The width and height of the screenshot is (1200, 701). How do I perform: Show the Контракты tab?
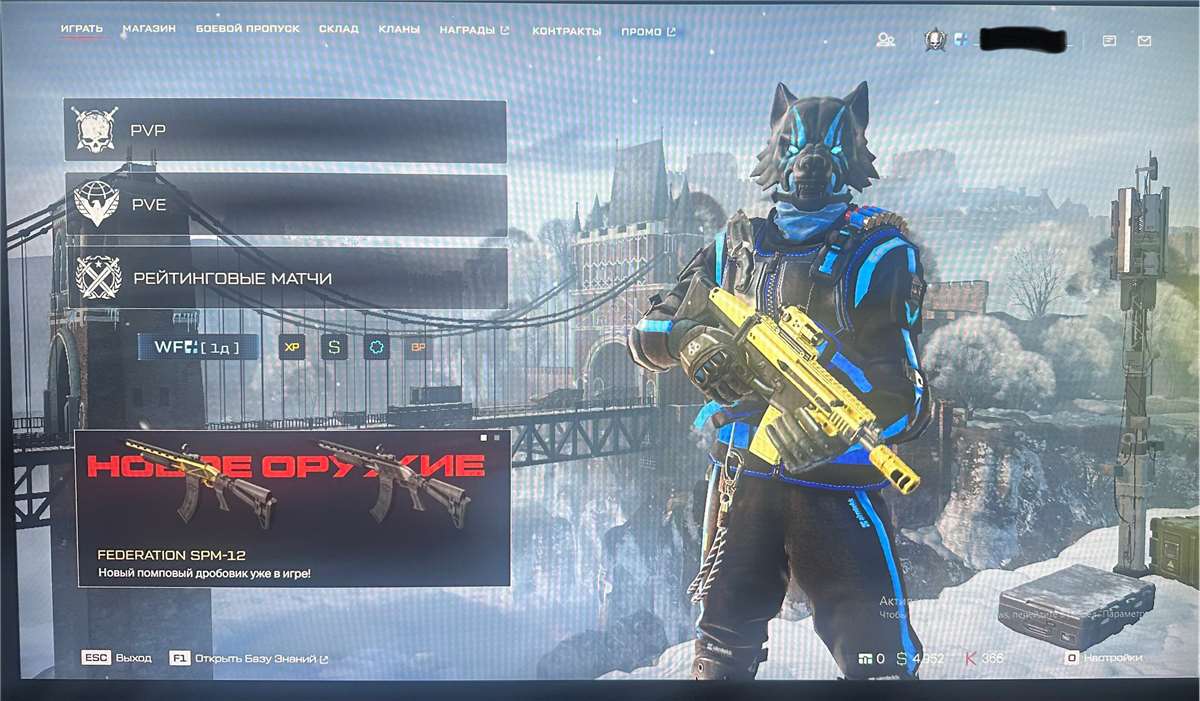coord(566,32)
